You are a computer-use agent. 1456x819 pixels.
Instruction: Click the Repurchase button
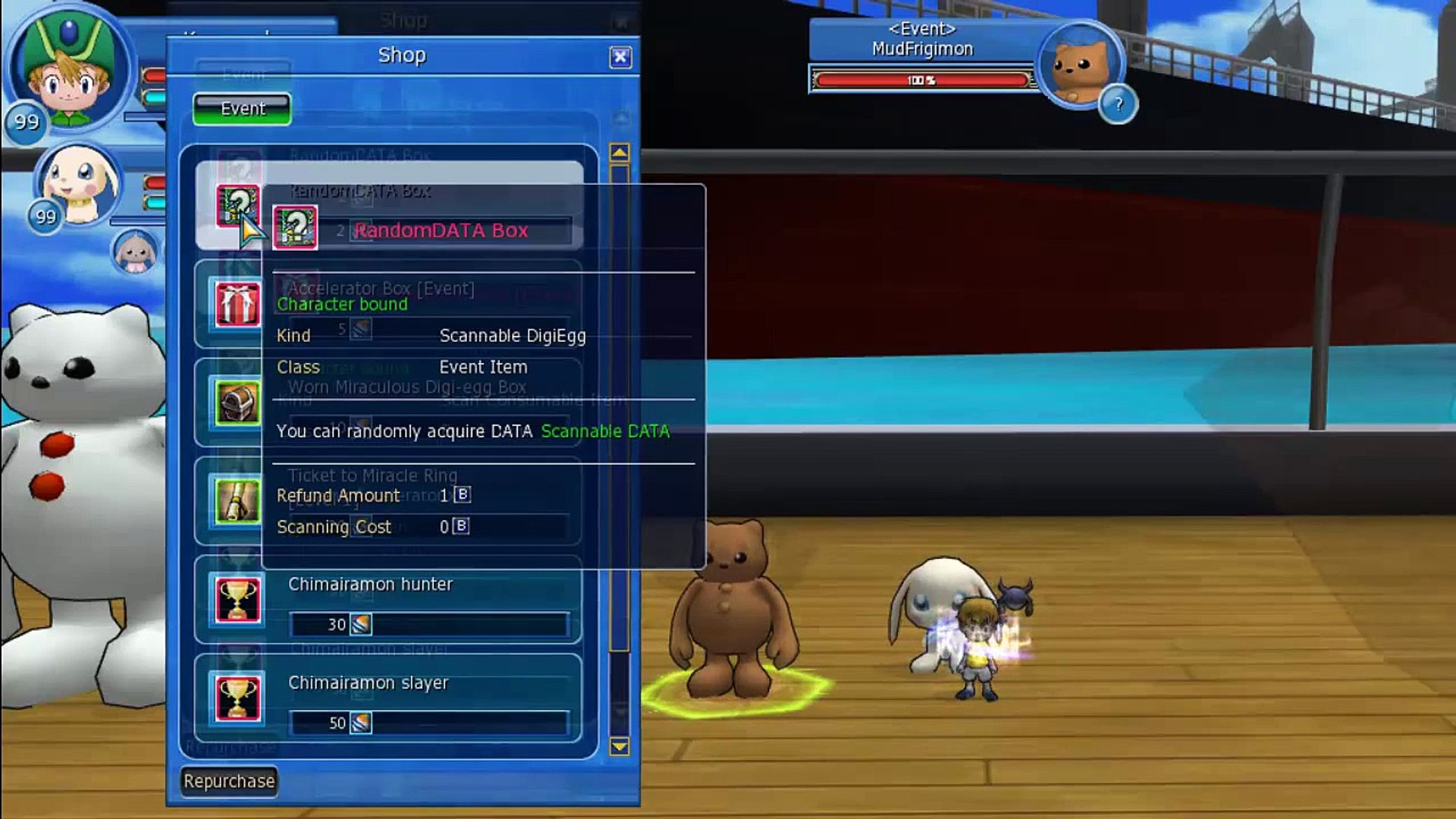[x=227, y=780]
